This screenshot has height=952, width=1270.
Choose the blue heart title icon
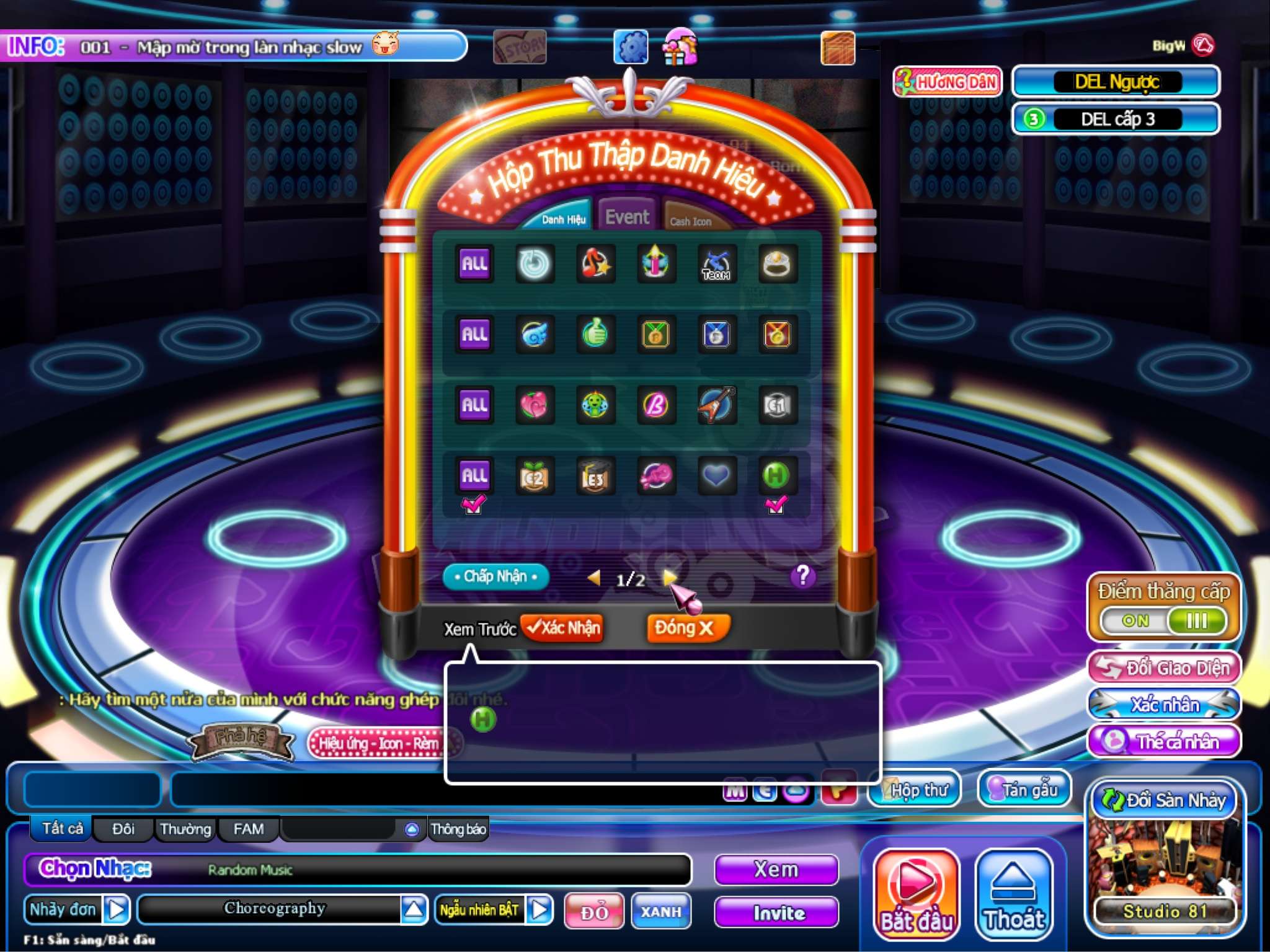[x=716, y=475]
